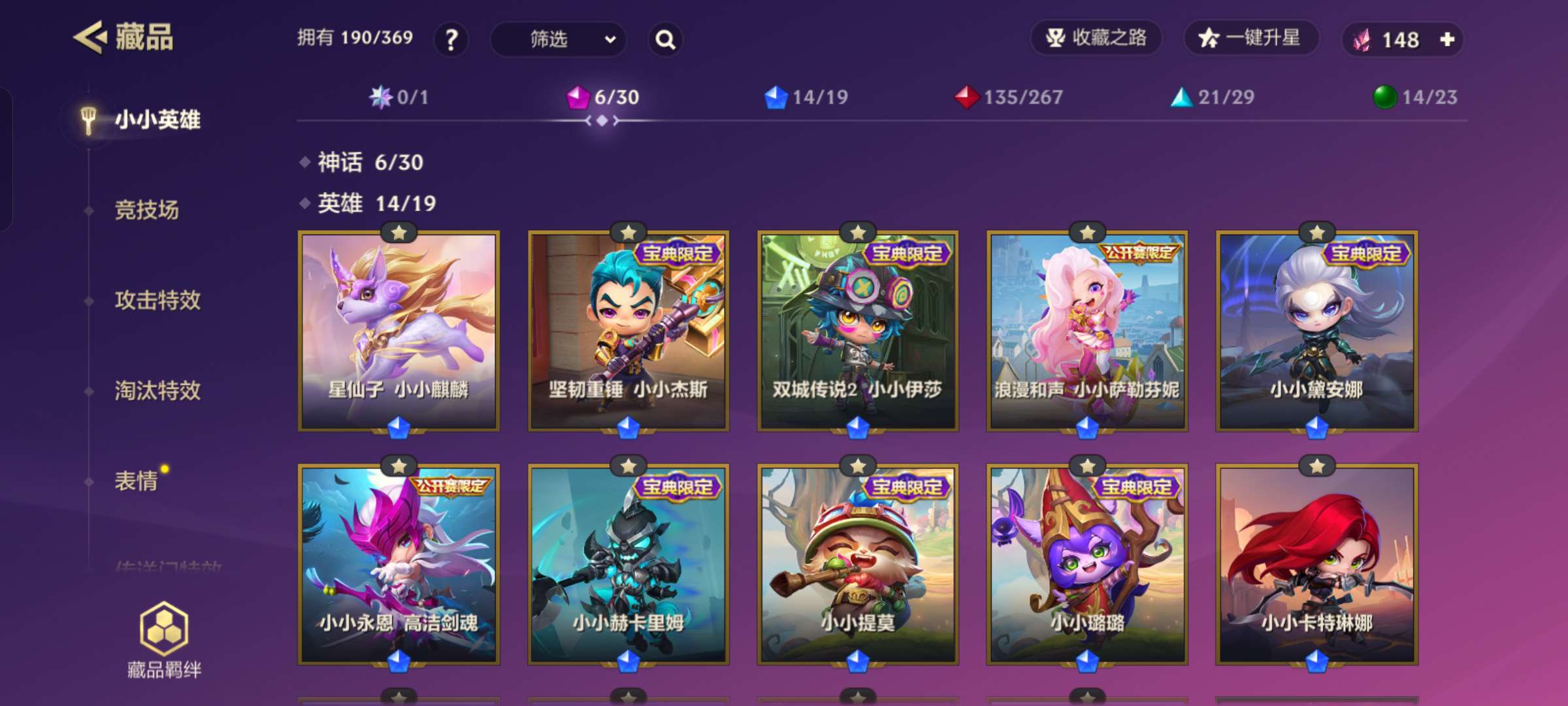1568x706 pixels.
Task: Go back using the 藏品 arrow
Action: [x=90, y=37]
